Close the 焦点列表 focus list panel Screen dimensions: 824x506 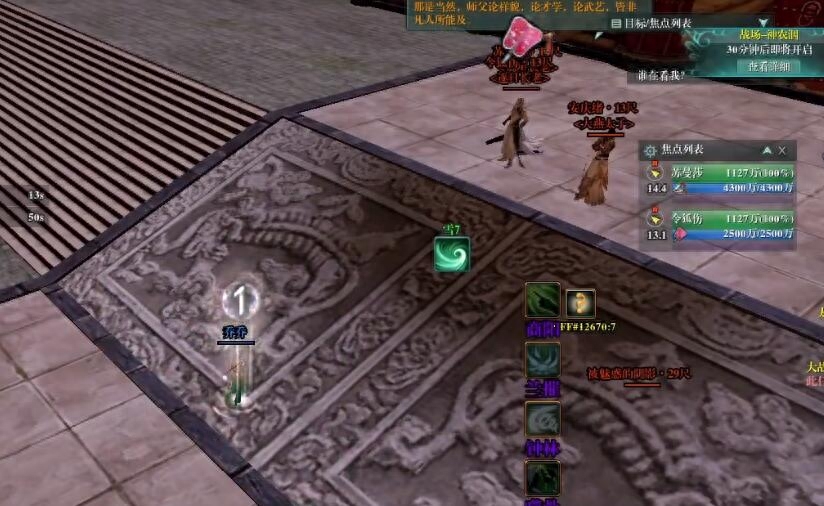click(x=782, y=150)
